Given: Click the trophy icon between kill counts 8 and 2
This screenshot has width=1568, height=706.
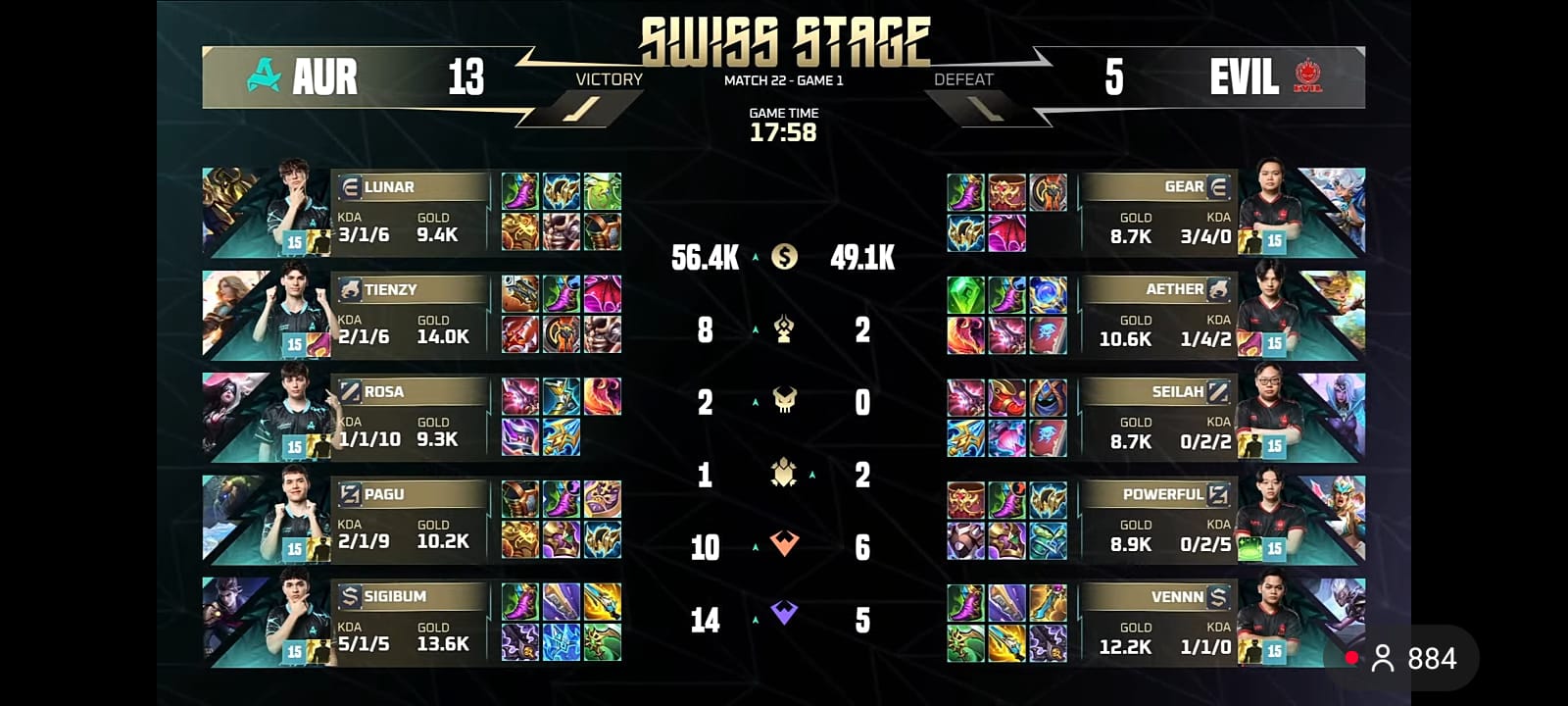Looking at the screenshot, I should [x=782, y=329].
